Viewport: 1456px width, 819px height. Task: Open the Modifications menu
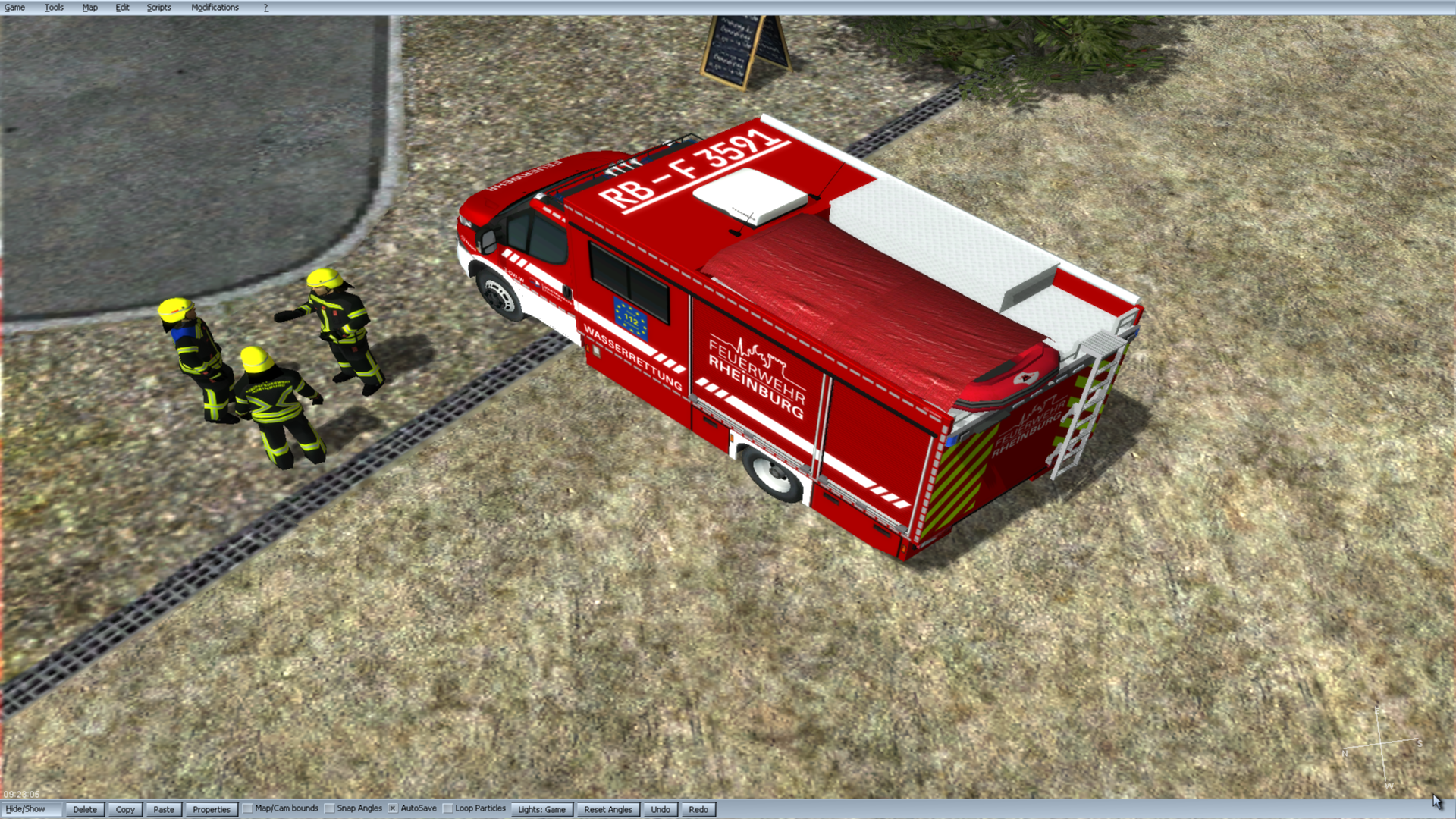tap(215, 8)
